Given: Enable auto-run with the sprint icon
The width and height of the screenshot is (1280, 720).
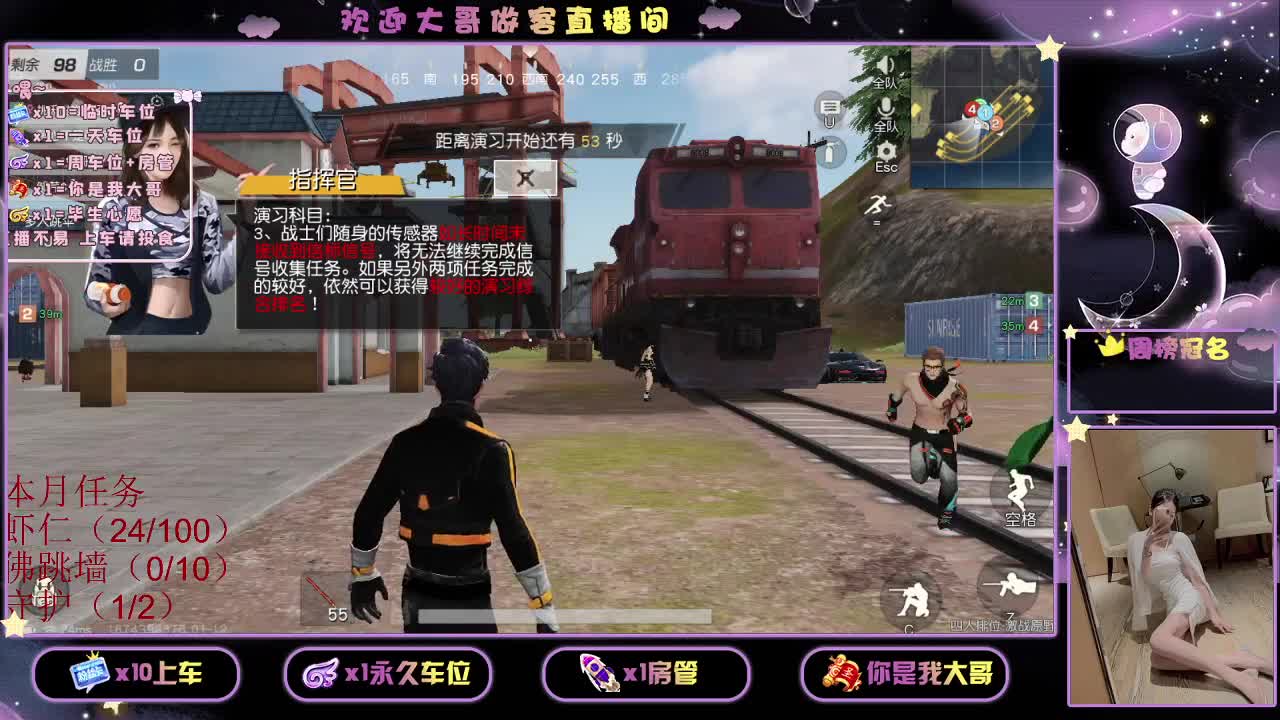Looking at the screenshot, I should pyautogui.click(x=878, y=205).
